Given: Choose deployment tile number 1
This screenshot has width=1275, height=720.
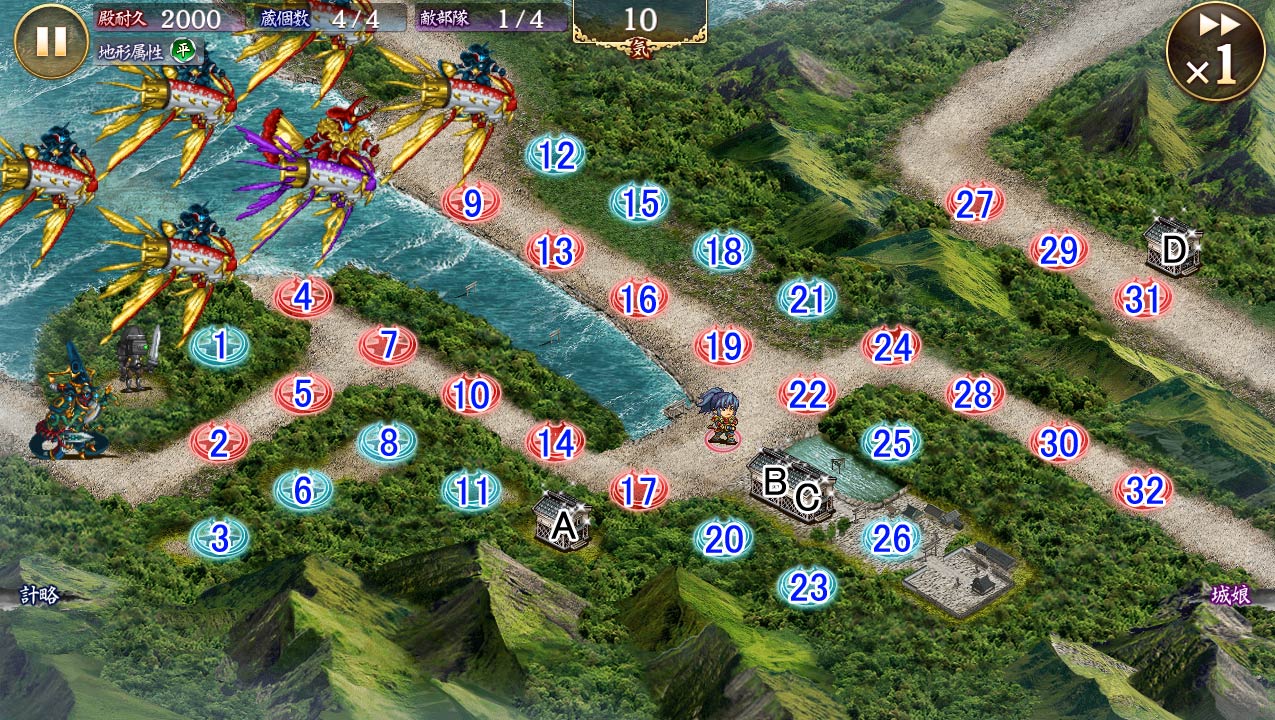Looking at the screenshot, I should (219, 346).
